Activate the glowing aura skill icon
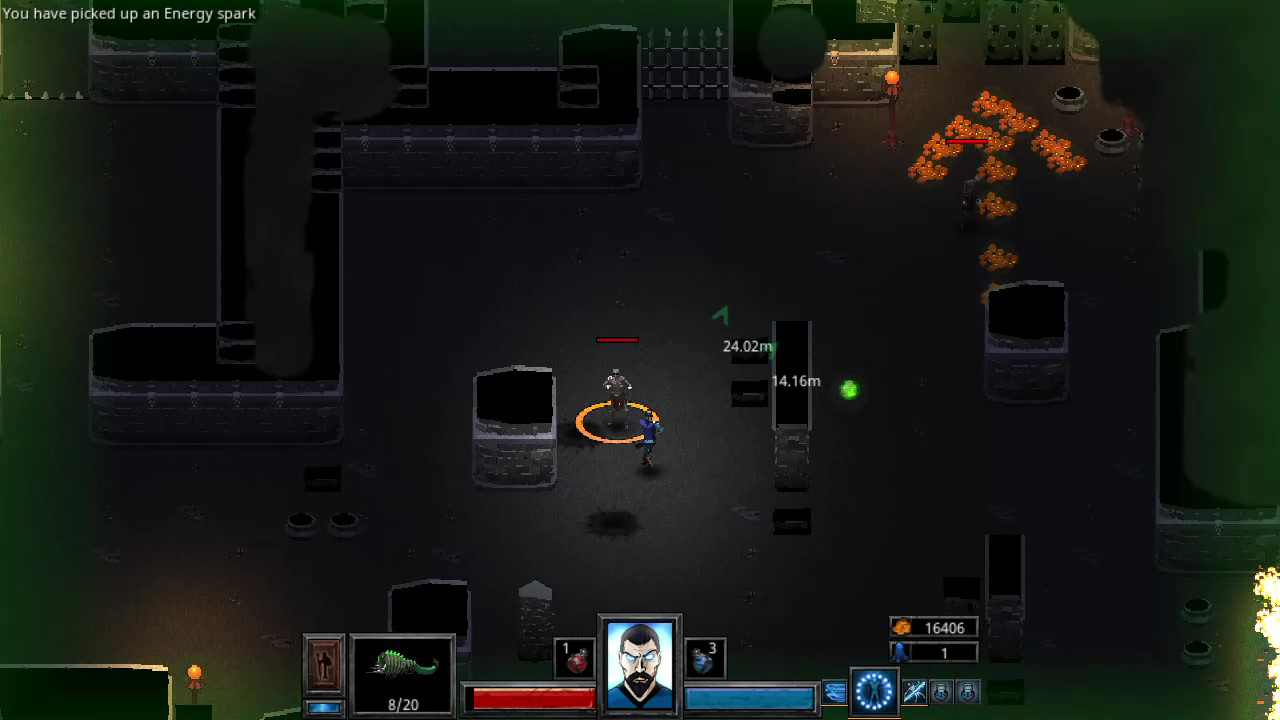 pyautogui.click(x=875, y=692)
